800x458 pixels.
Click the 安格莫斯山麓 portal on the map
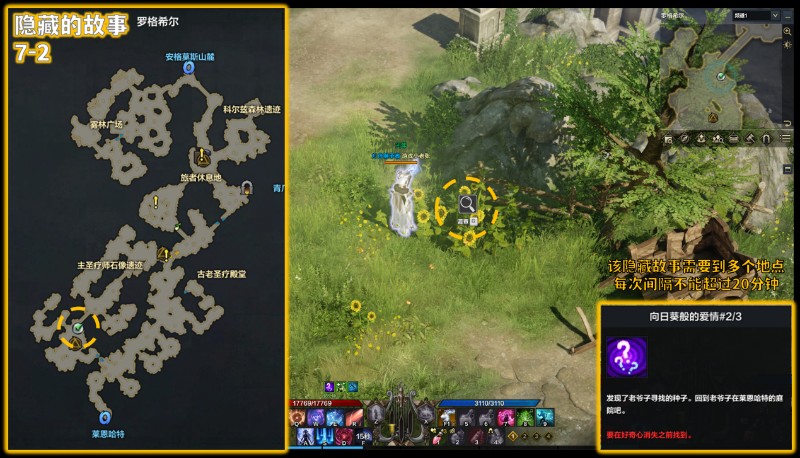click(189, 69)
